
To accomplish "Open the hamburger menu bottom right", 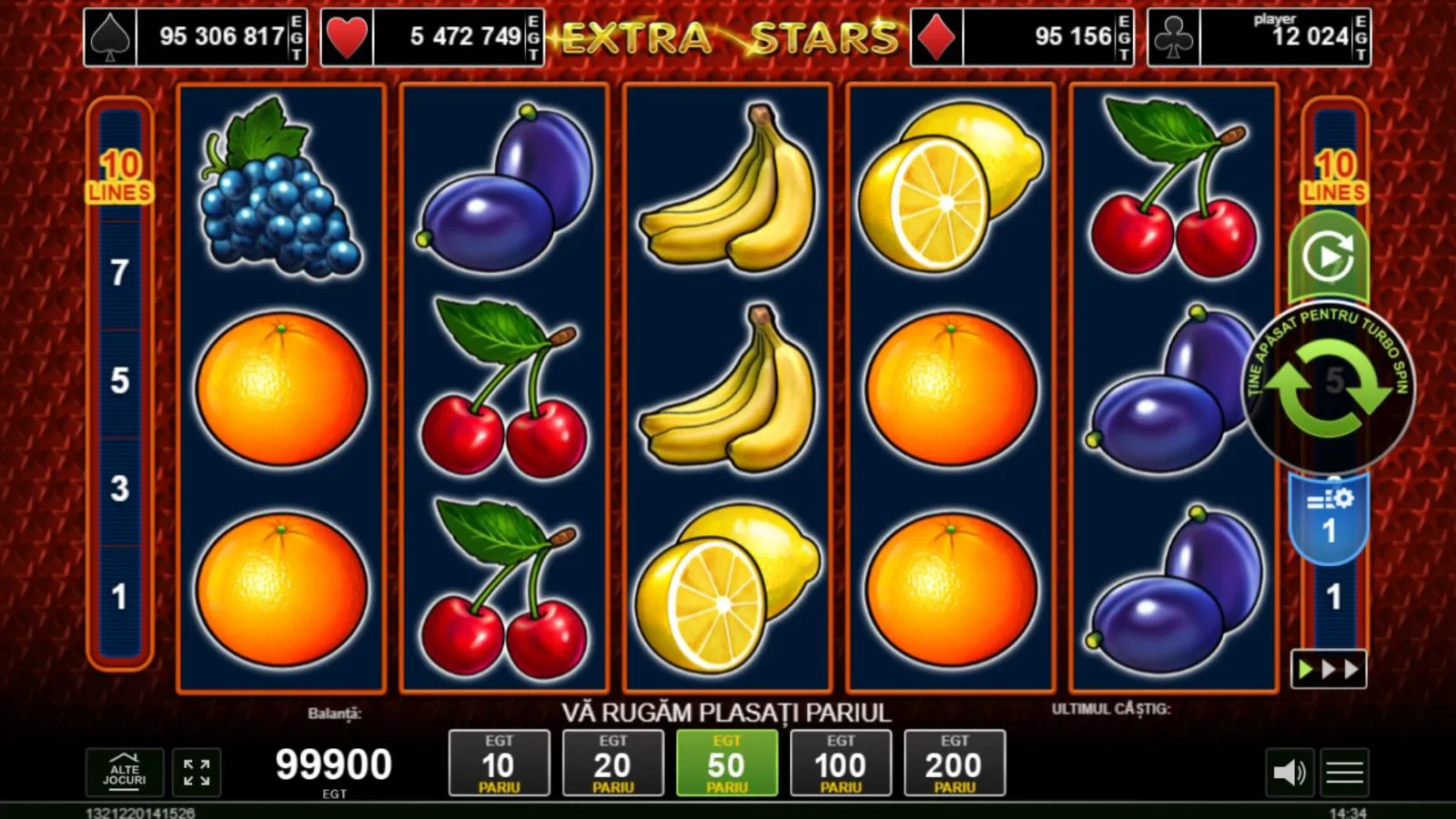I will click(1344, 773).
